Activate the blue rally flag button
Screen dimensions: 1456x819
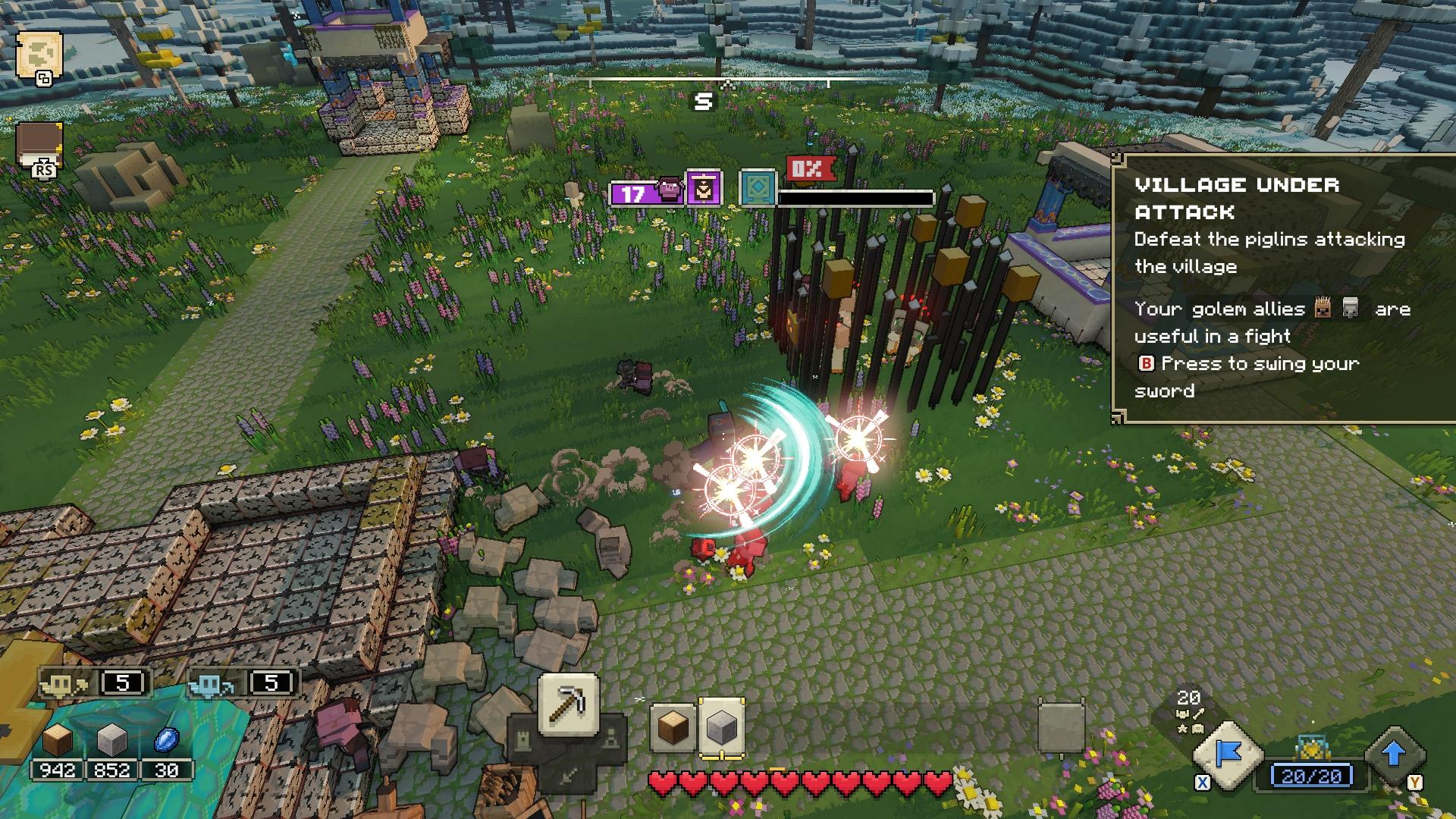click(x=1228, y=755)
